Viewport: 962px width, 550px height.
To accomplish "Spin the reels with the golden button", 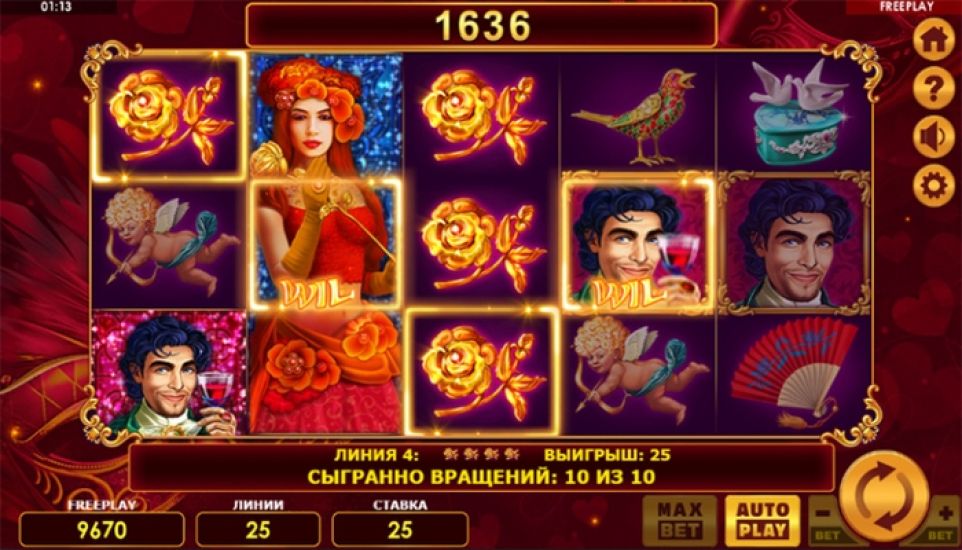I will click(x=883, y=496).
